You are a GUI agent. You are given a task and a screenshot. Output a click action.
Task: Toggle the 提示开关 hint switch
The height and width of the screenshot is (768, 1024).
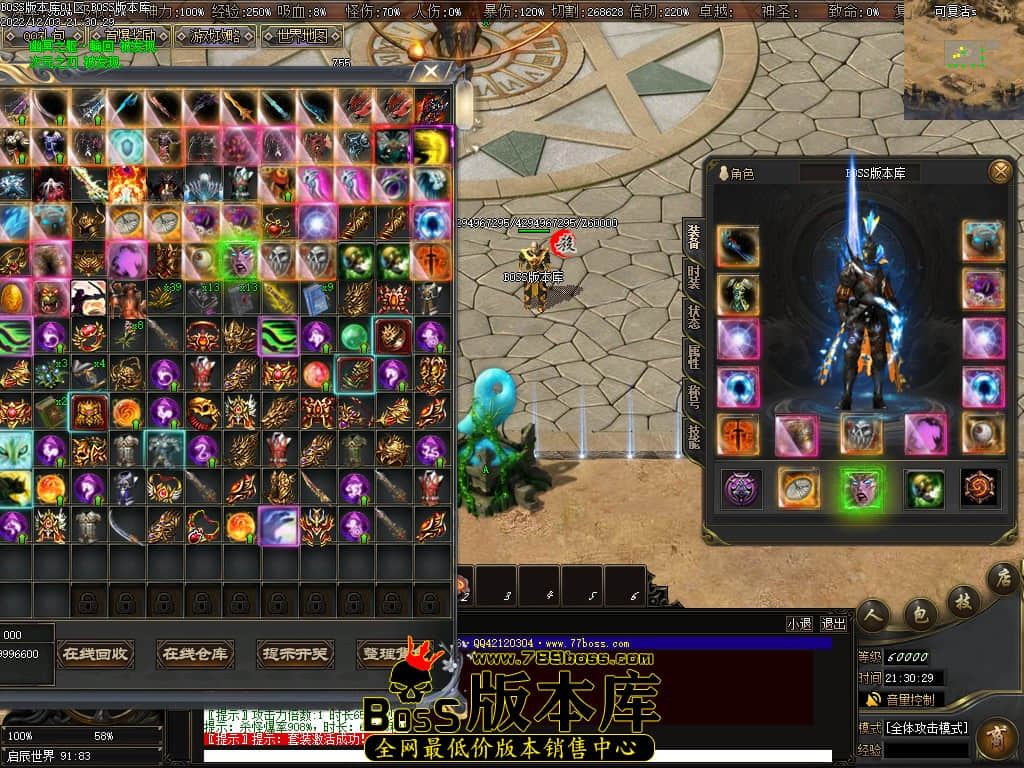[x=295, y=654]
